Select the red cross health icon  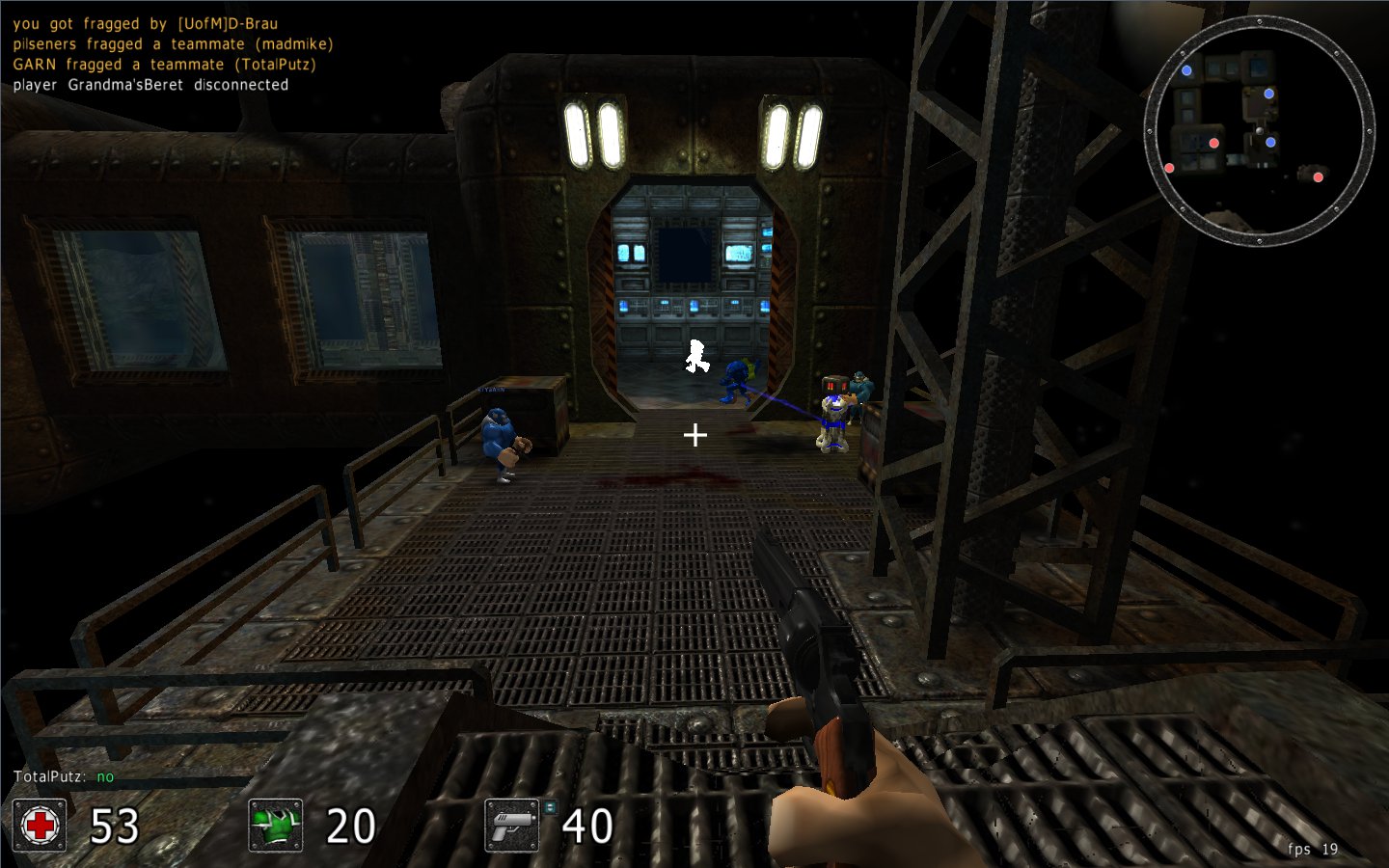click(x=40, y=826)
